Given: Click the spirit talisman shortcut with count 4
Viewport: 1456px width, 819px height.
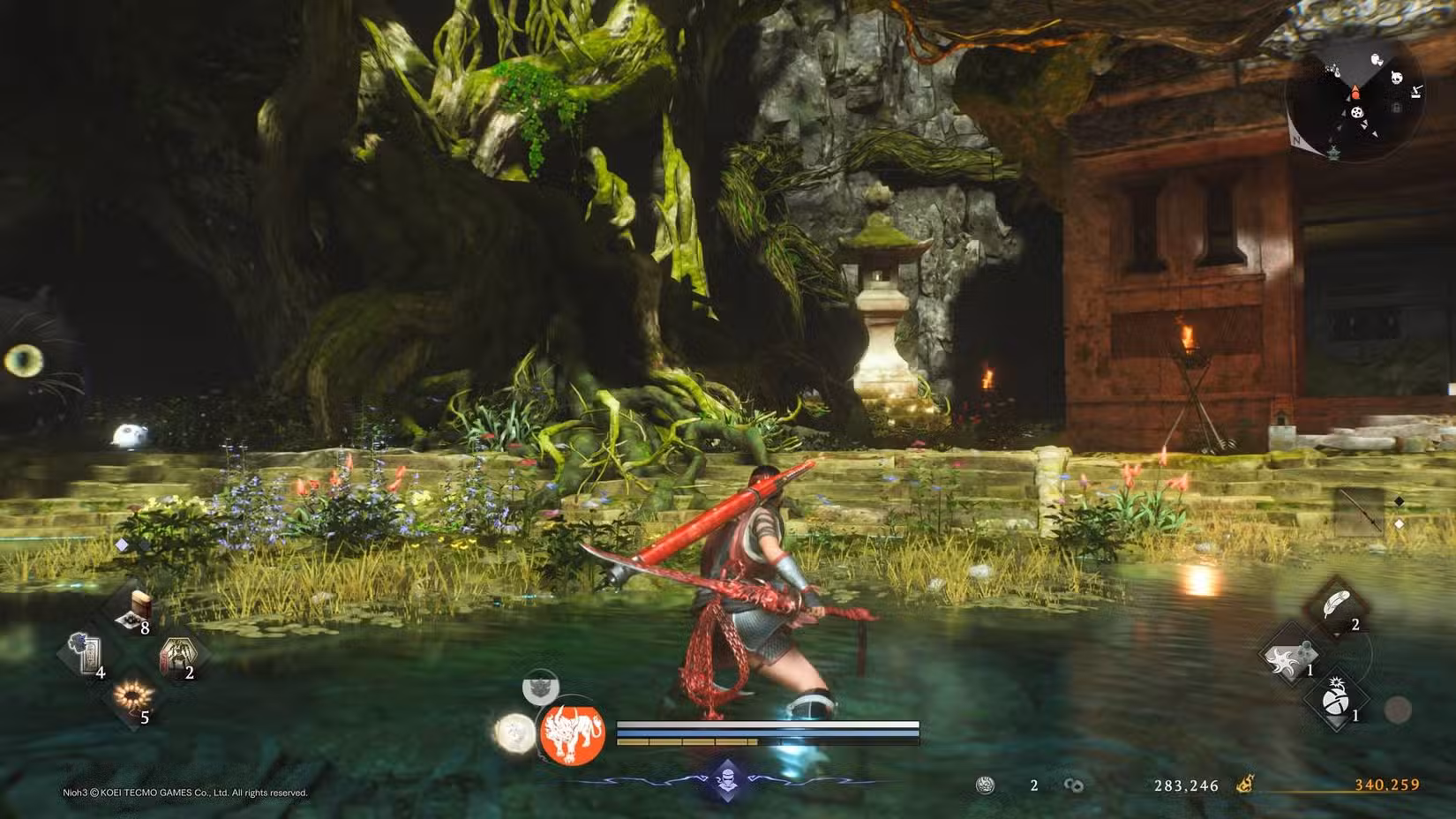Looking at the screenshot, I should coord(87,653).
